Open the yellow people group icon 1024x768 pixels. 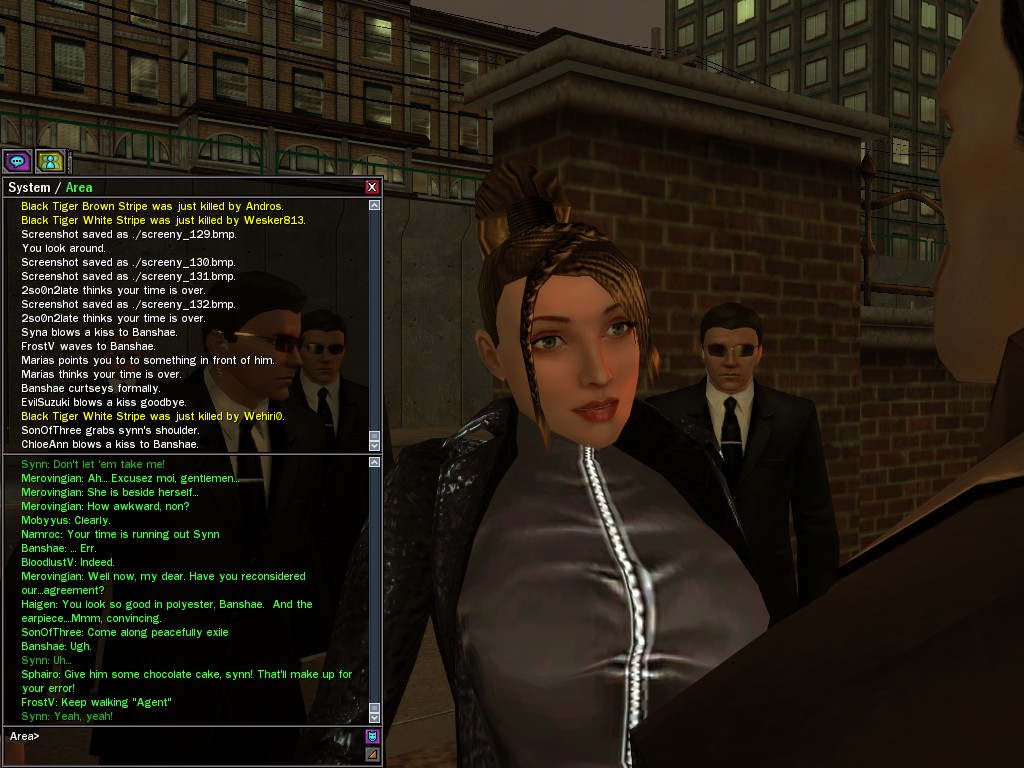pyautogui.click(x=49, y=160)
